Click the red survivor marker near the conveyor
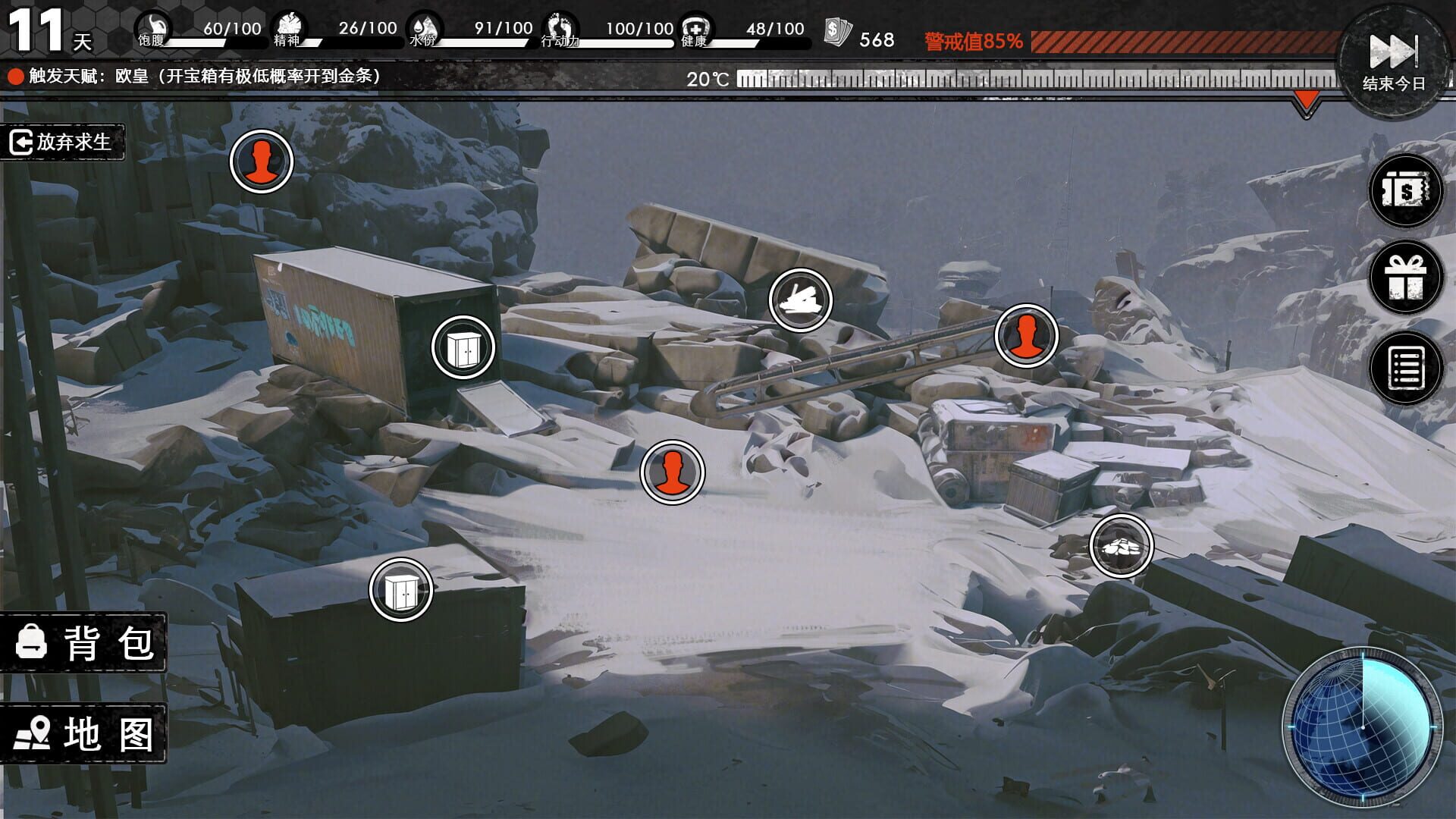1456x819 pixels. [1025, 334]
